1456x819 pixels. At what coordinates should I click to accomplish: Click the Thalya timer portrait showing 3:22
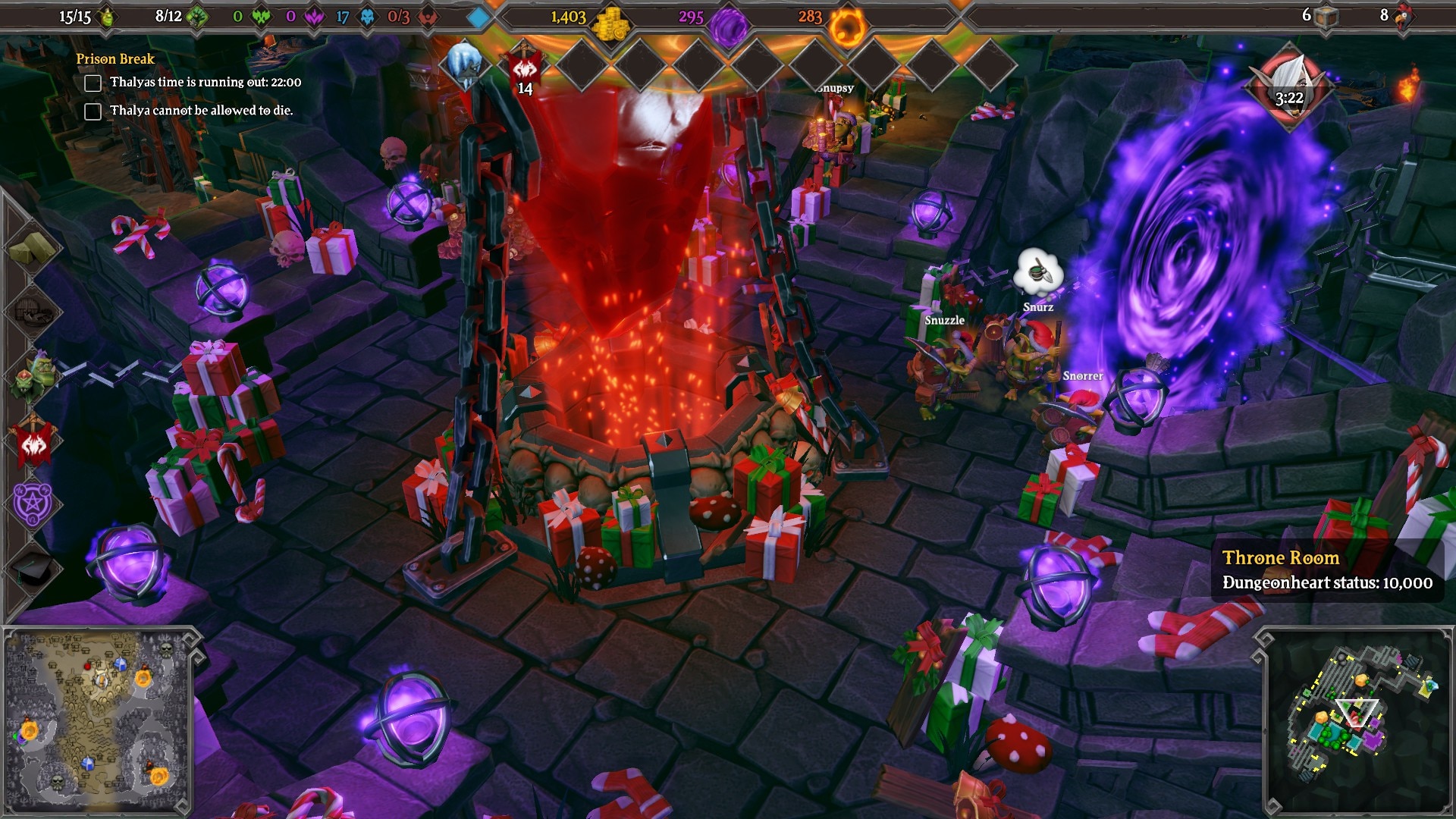tap(1288, 88)
